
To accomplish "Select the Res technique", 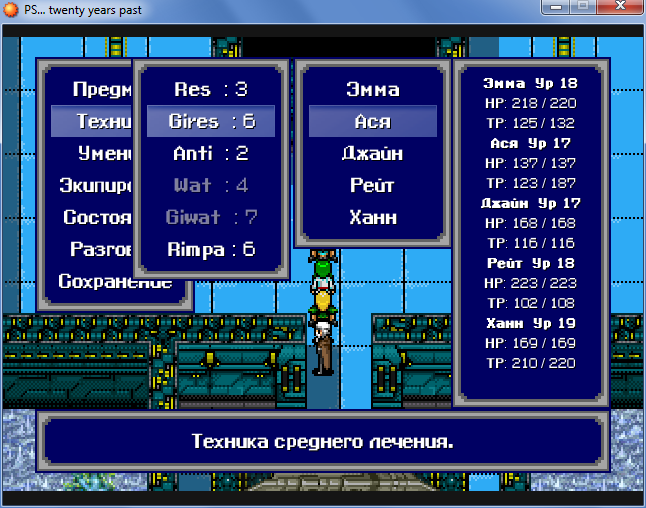I will pos(211,89).
